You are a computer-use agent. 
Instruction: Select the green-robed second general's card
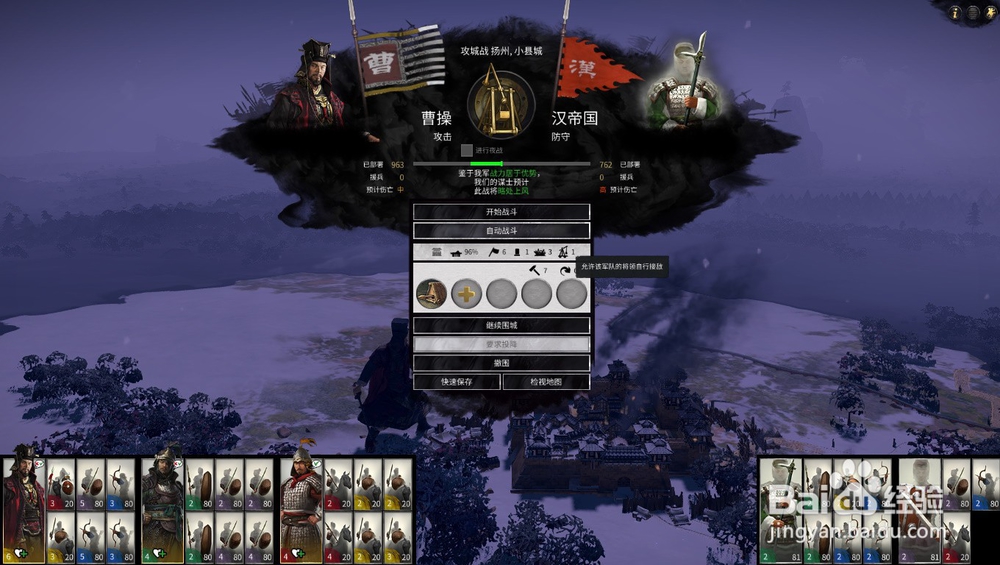tap(162, 510)
